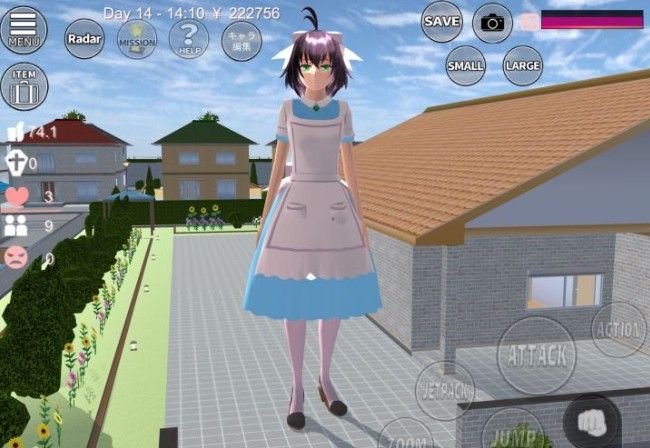Viewport: 650px width, 448px height.
Task: Tap the ACTION button
Action: tap(618, 330)
